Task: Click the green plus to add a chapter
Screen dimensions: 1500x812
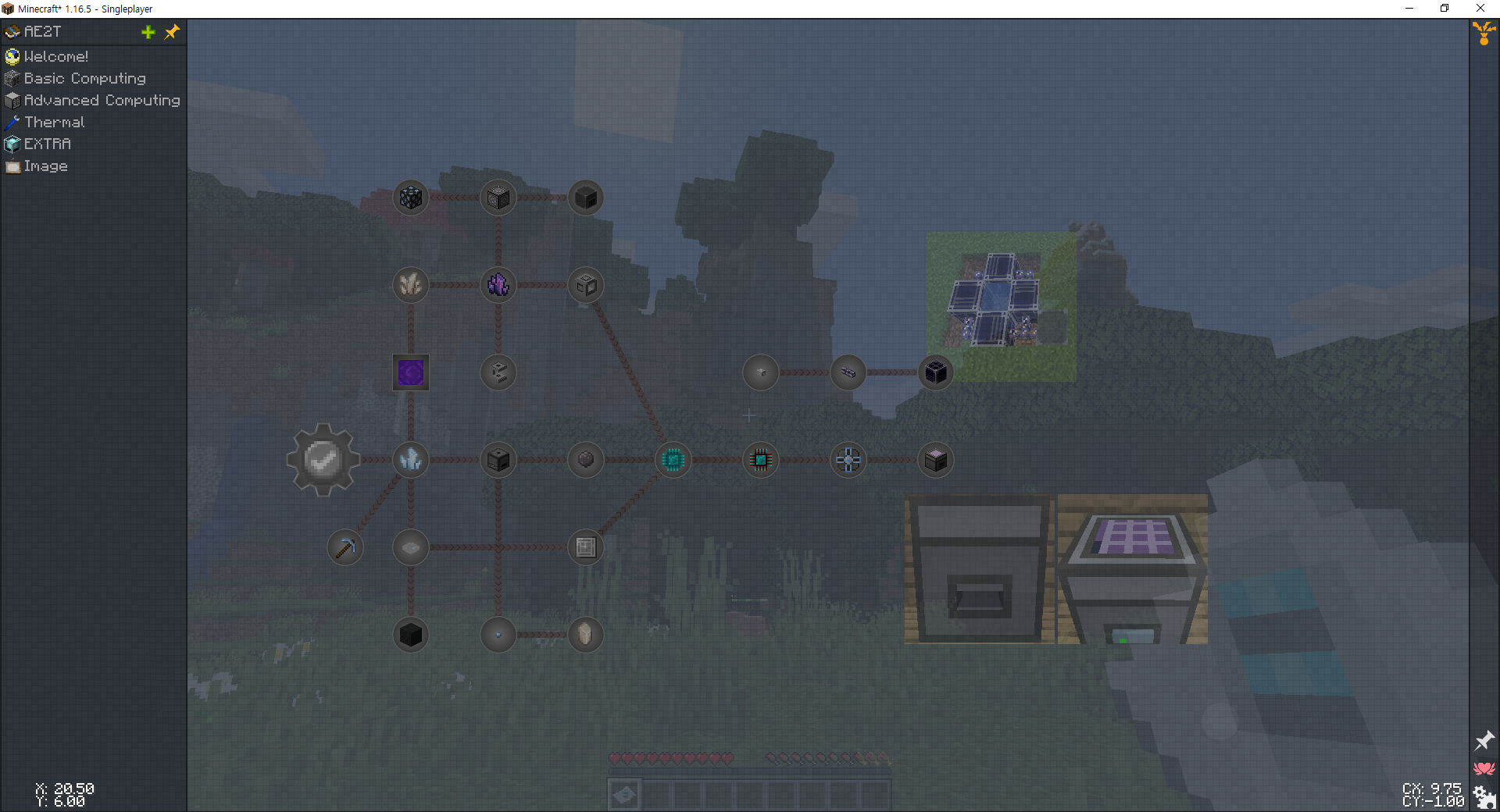Action: 148,32
